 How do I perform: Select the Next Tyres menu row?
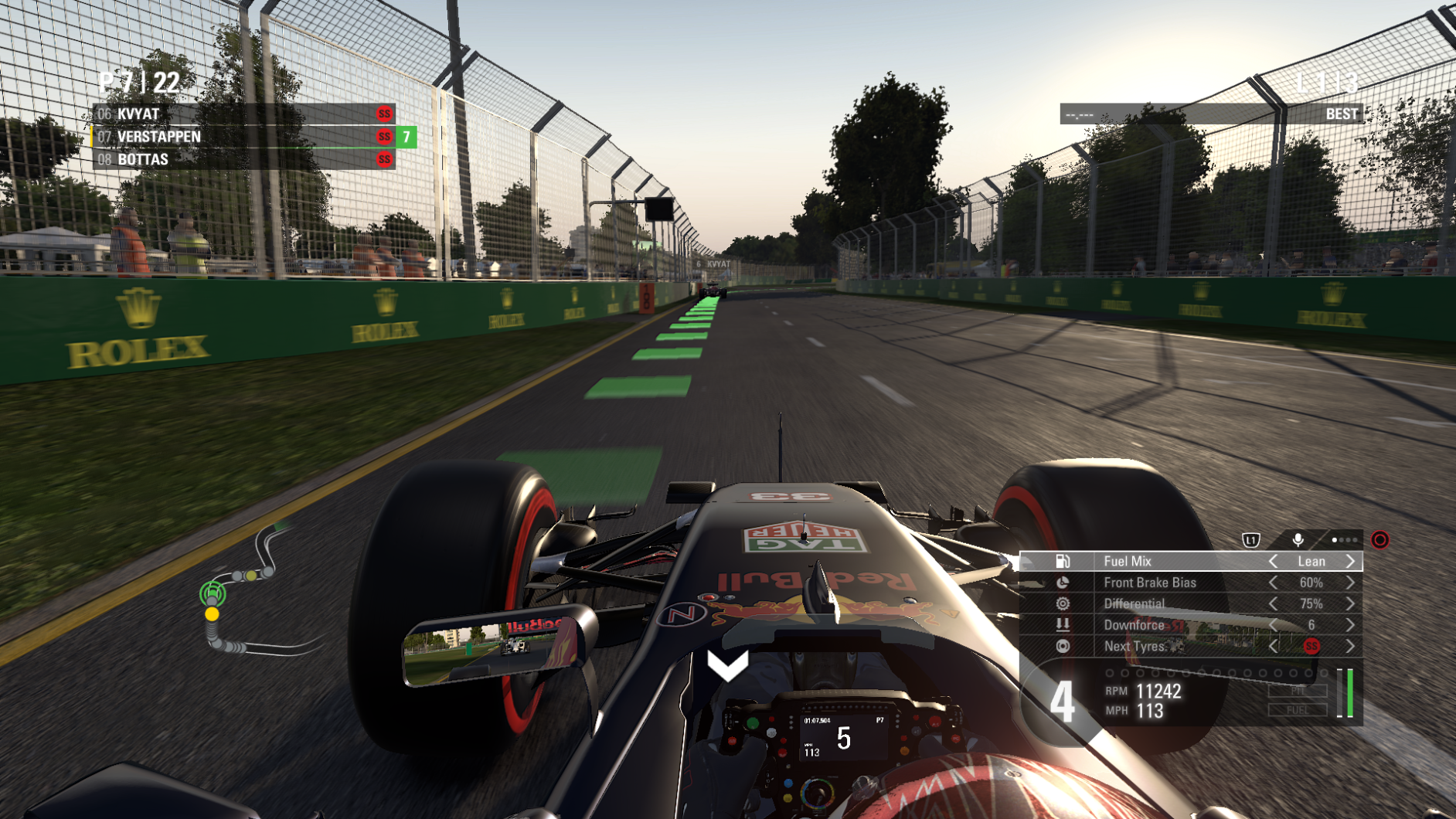pyautogui.click(x=1144, y=647)
